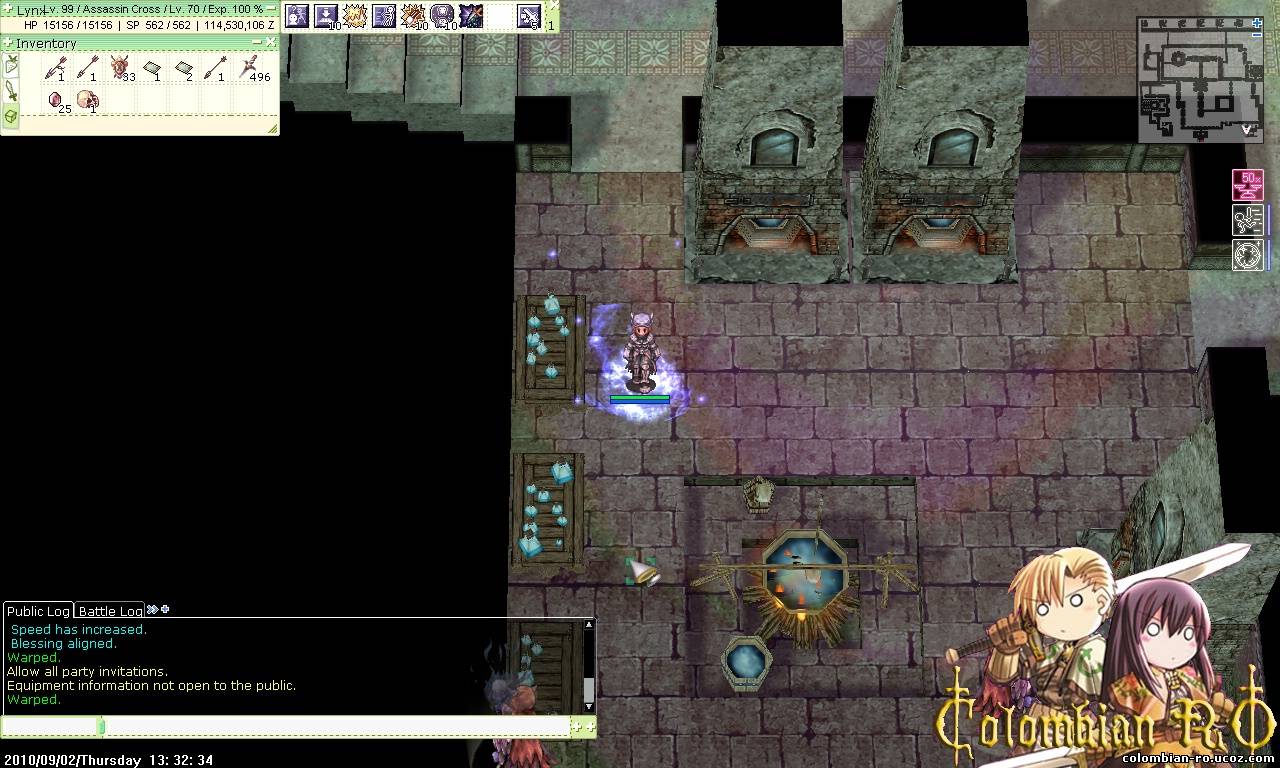Click the running figure speed buff icon

point(1247,219)
